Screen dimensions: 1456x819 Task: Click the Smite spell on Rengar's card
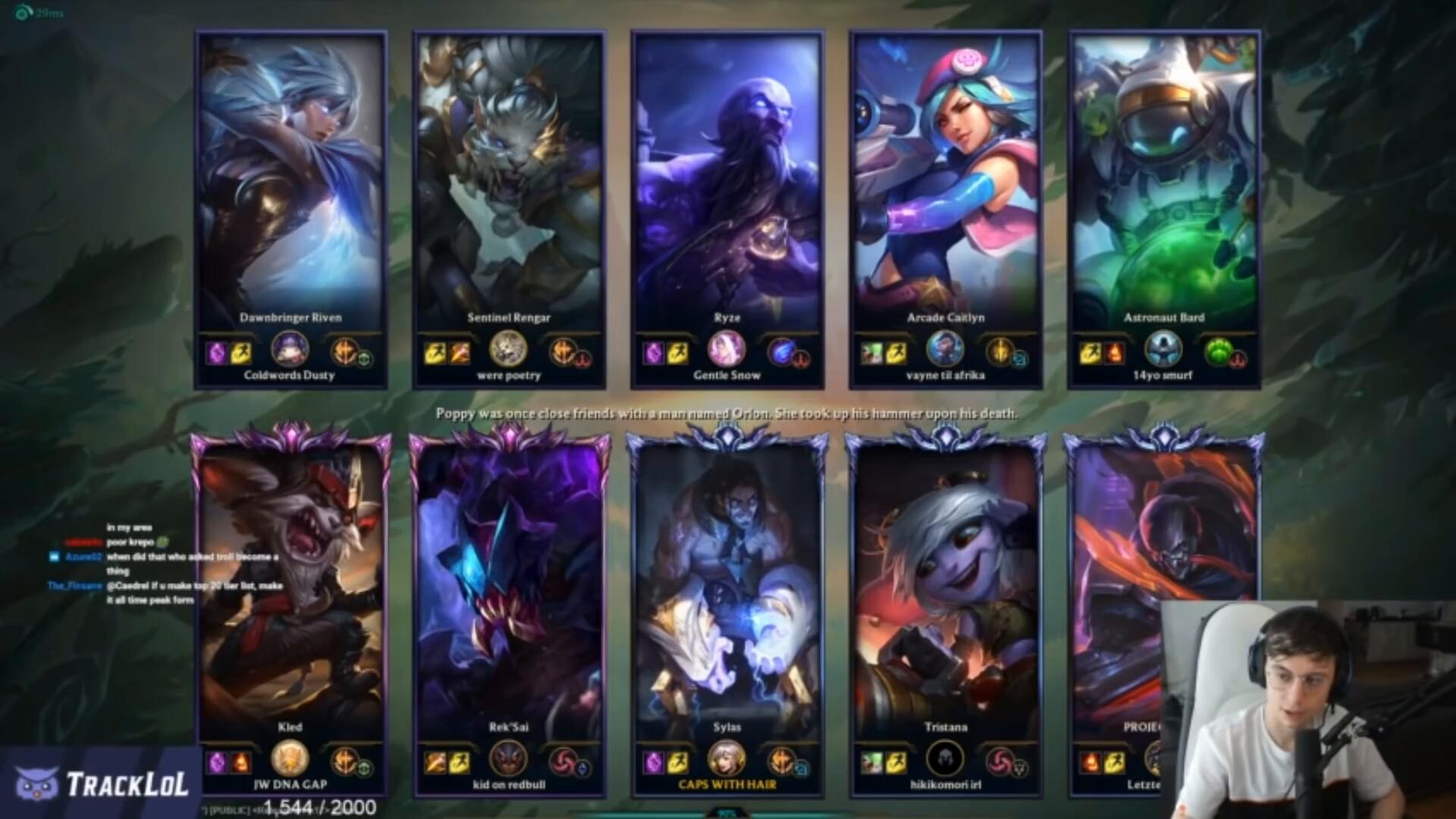coord(459,353)
